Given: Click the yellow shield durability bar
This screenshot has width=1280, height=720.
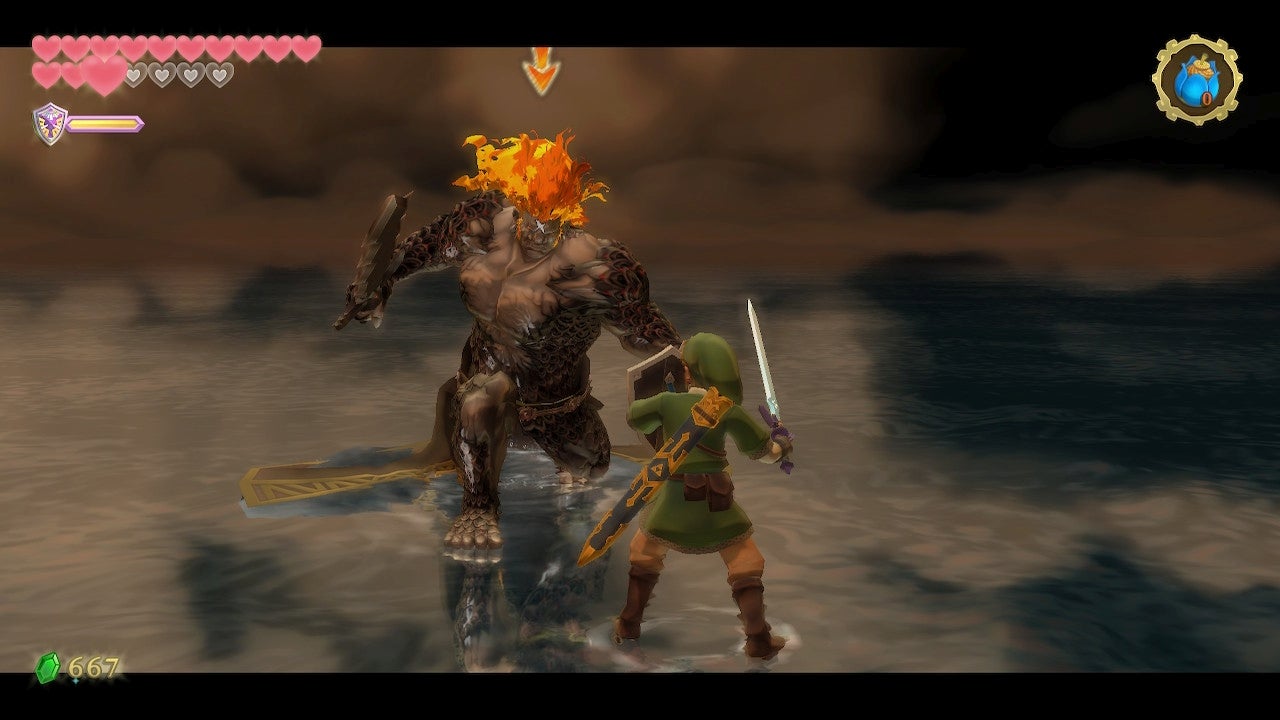Looking at the screenshot, I should [x=105, y=123].
